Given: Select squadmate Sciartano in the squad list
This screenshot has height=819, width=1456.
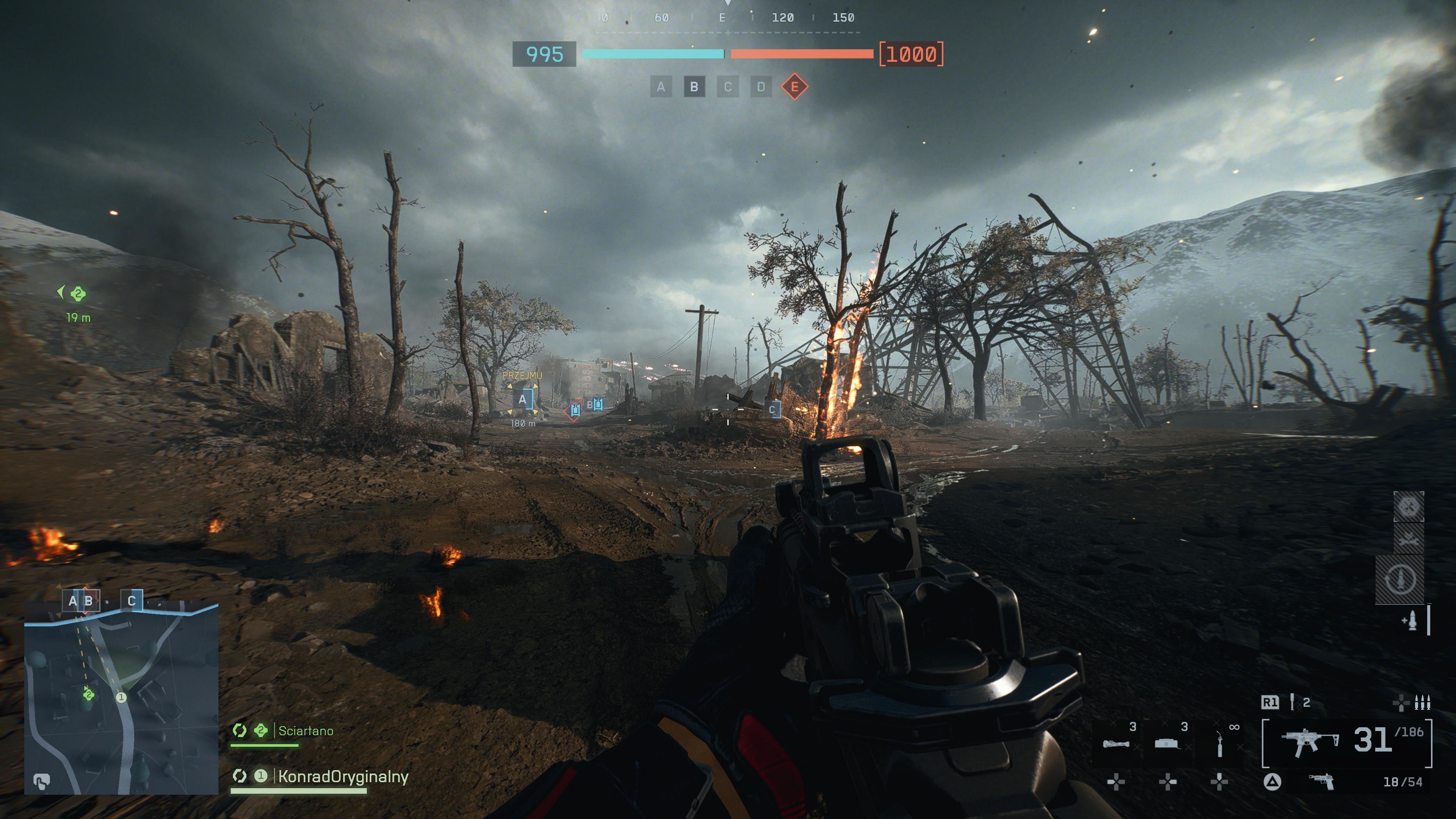Looking at the screenshot, I should coord(305,731).
